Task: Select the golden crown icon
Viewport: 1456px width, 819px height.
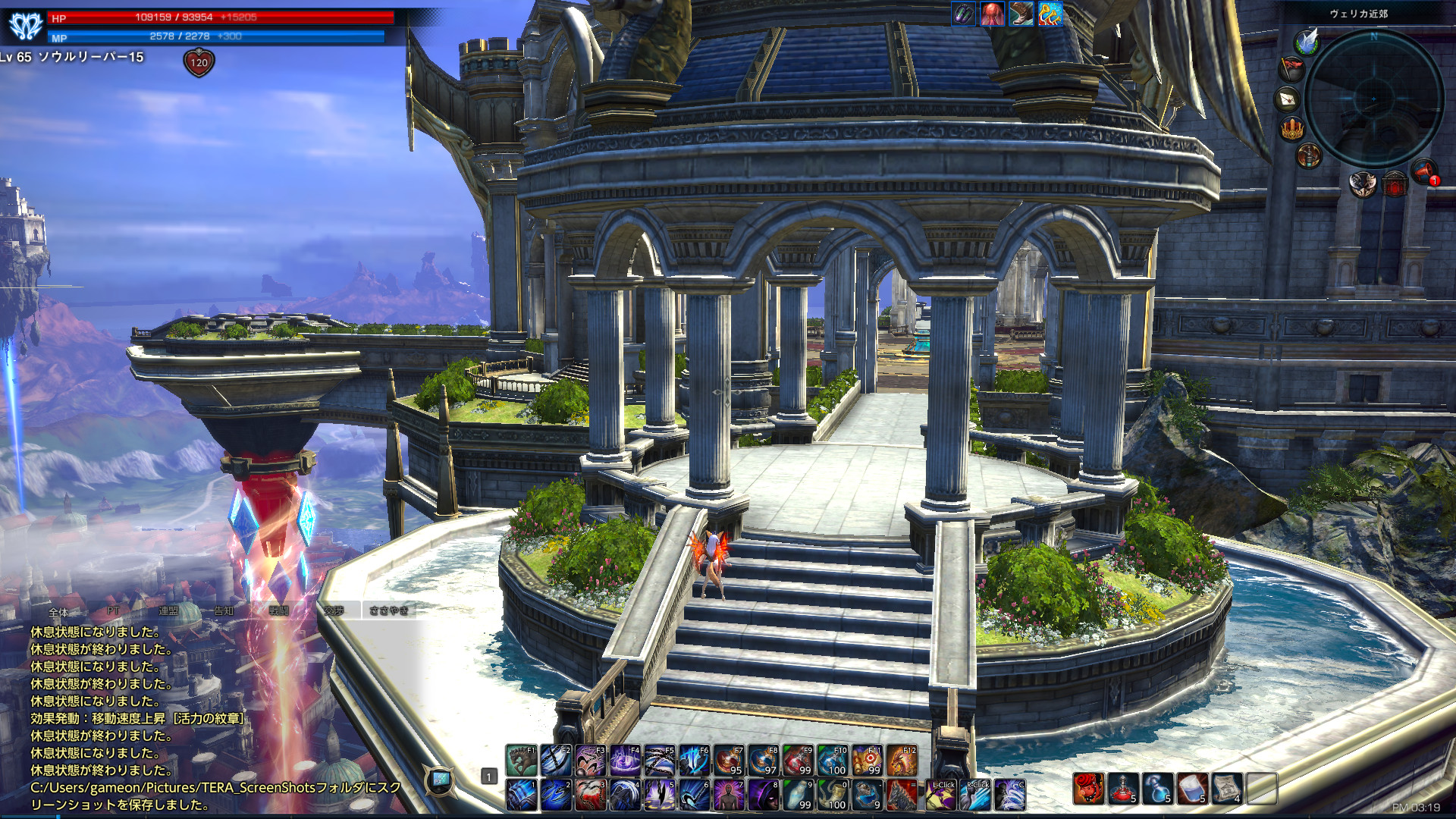Action: pyautogui.click(x=1291, y=128)
